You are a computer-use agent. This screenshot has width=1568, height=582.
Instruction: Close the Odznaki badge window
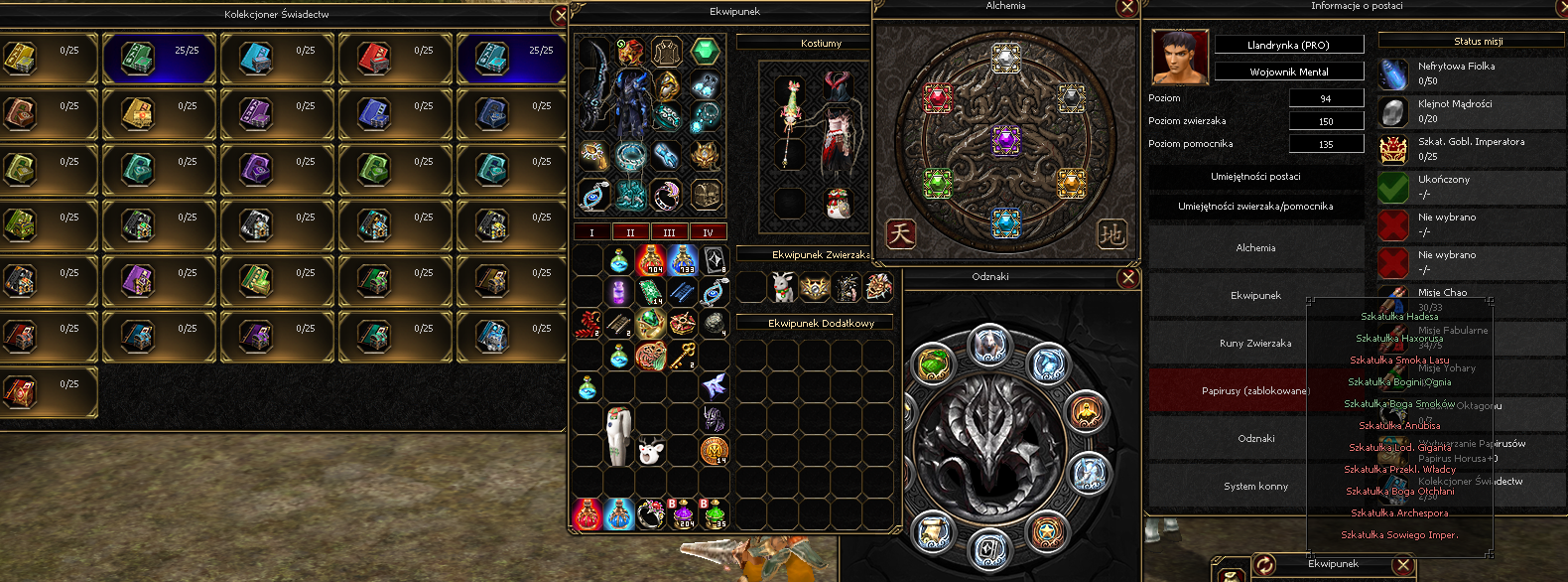(x=1127, y=278)
